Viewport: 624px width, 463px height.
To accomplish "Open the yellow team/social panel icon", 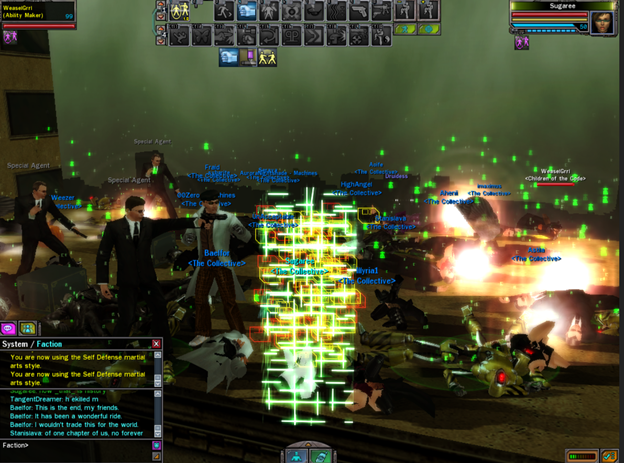I will pos(27,328).
